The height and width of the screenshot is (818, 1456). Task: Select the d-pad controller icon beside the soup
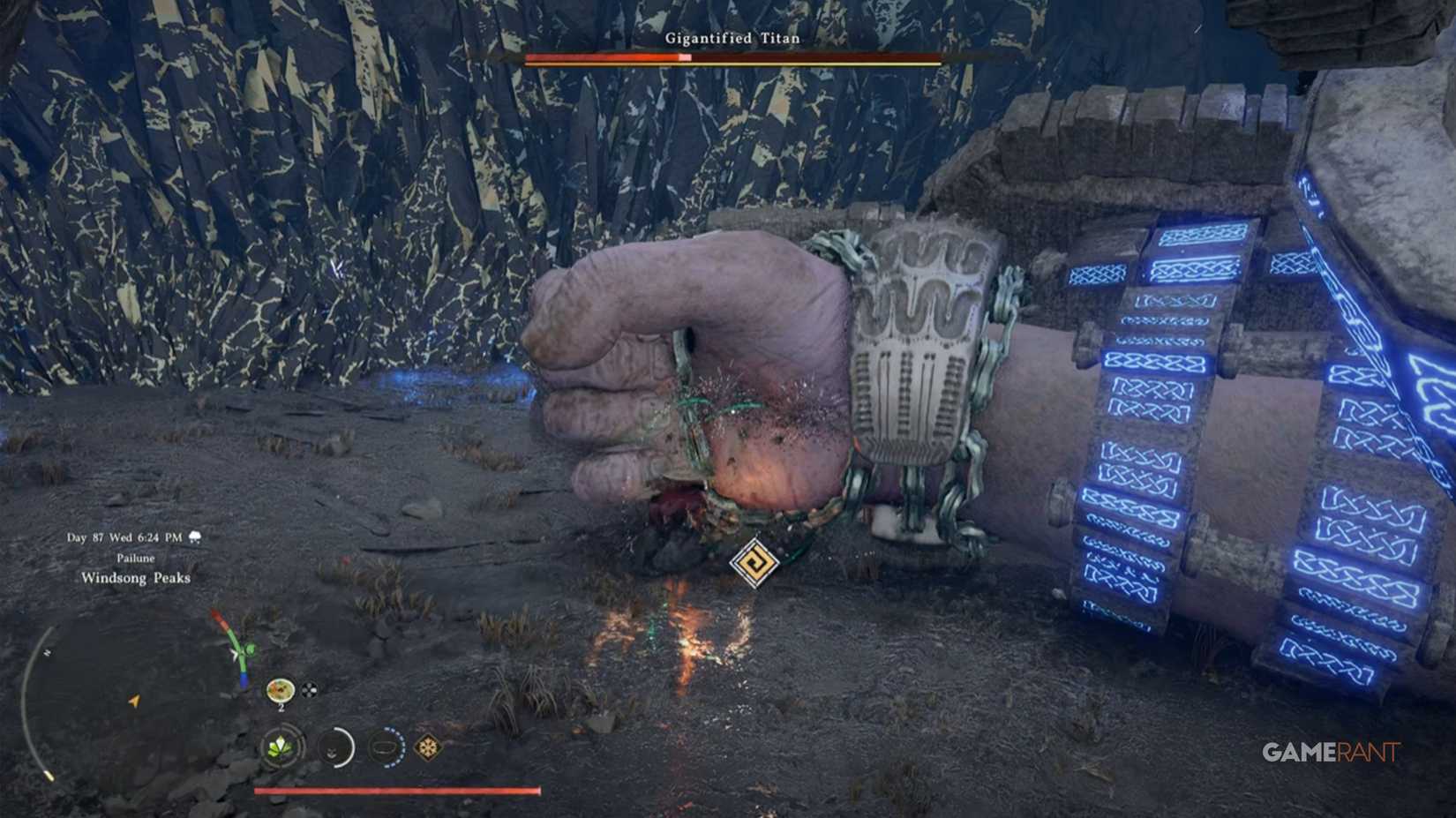[308, 688]
